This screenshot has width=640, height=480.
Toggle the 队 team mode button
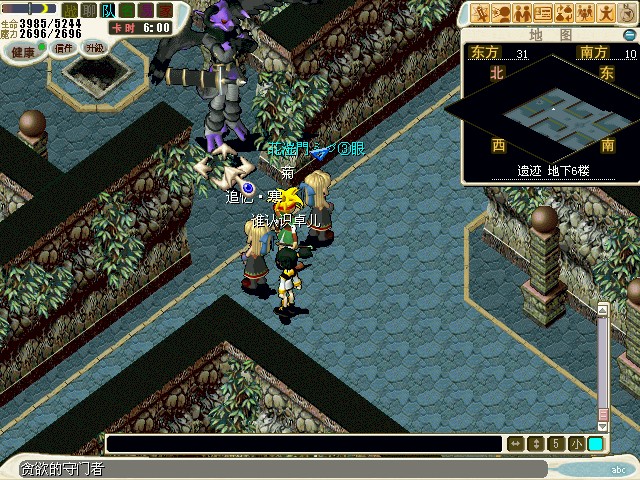click(x=105, y=9)
